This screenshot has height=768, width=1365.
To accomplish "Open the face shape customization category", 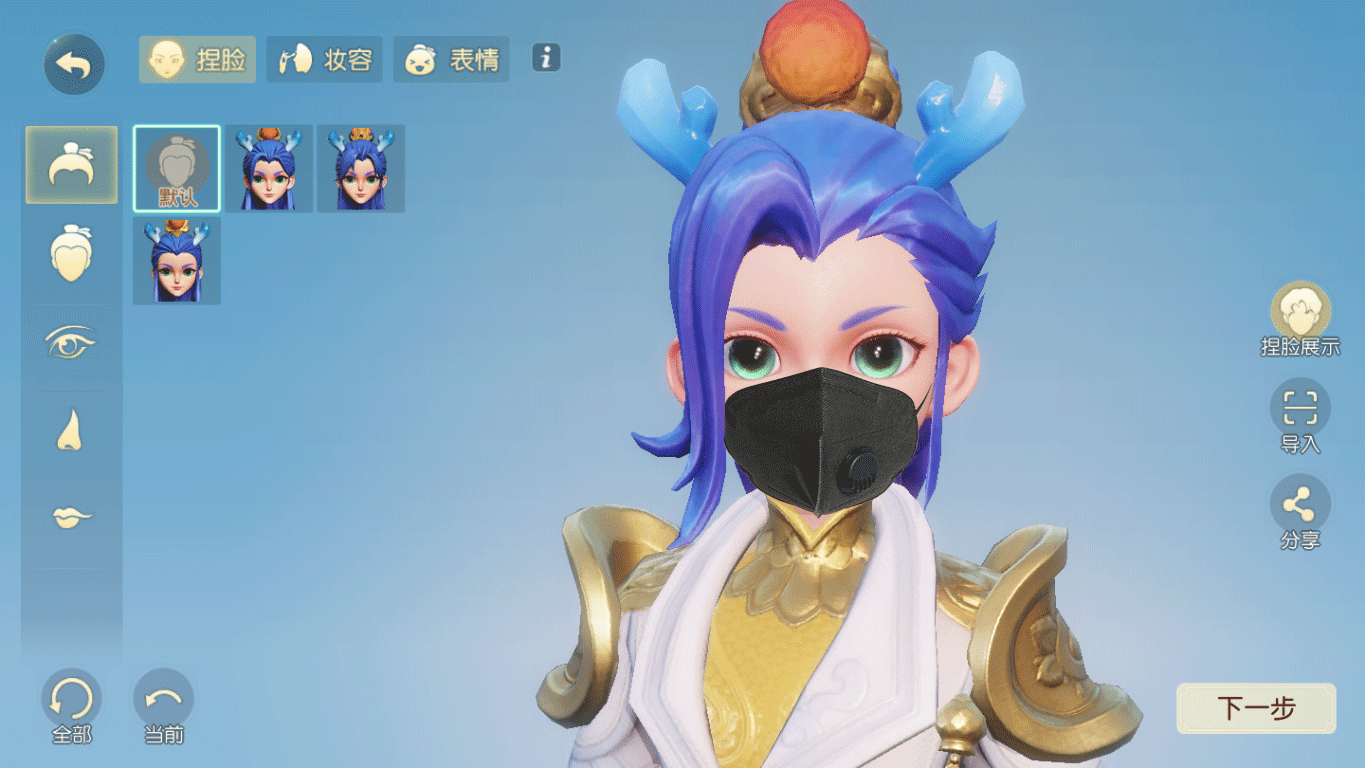I will (x=71, y=252).
